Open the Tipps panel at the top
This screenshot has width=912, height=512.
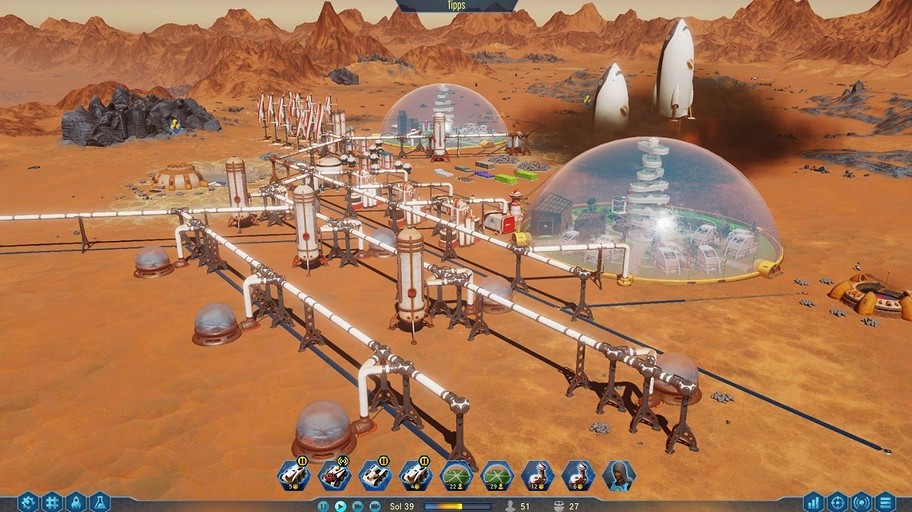point(456,5)
